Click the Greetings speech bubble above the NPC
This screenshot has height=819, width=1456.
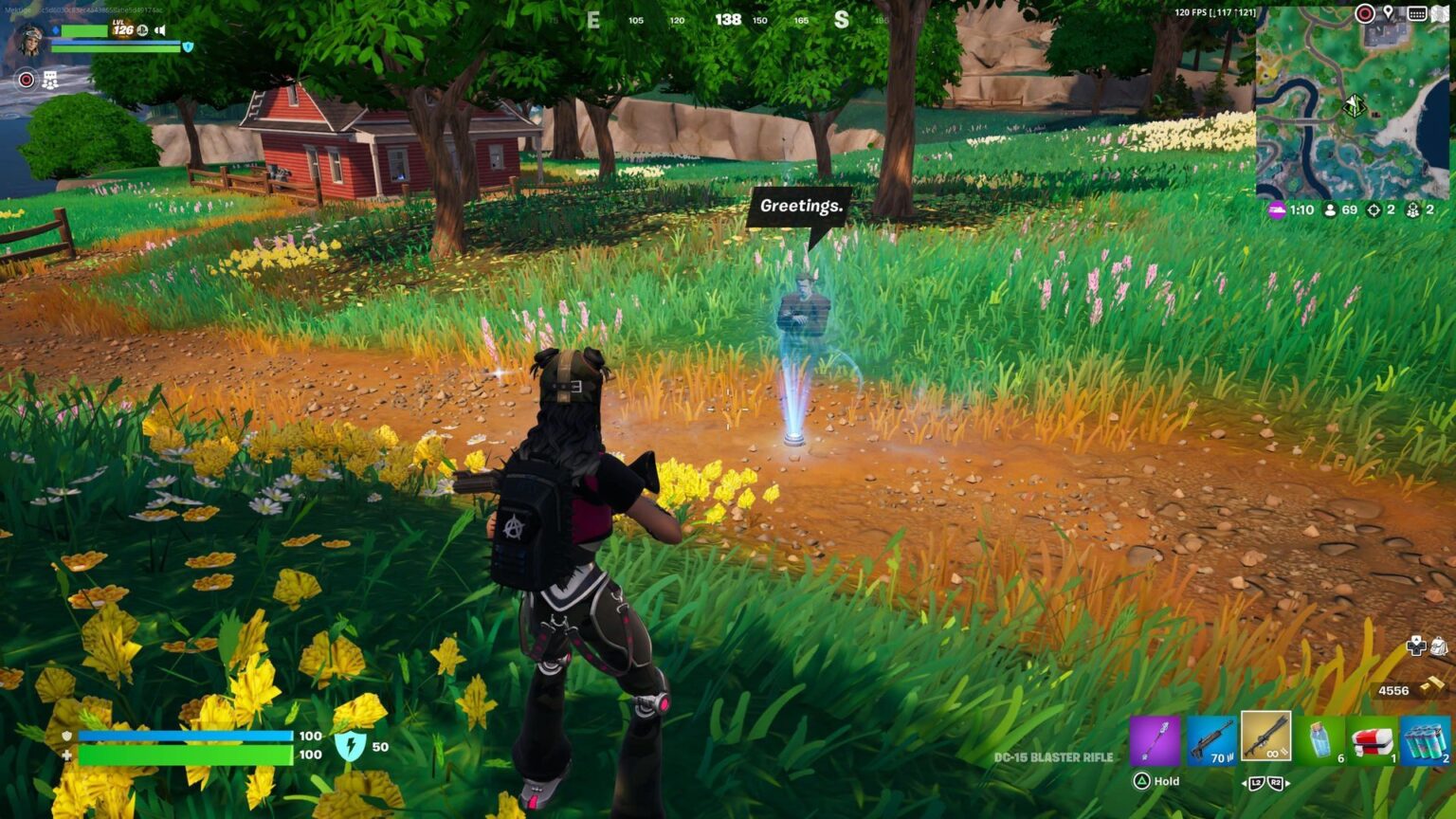(x=799, y=207)
